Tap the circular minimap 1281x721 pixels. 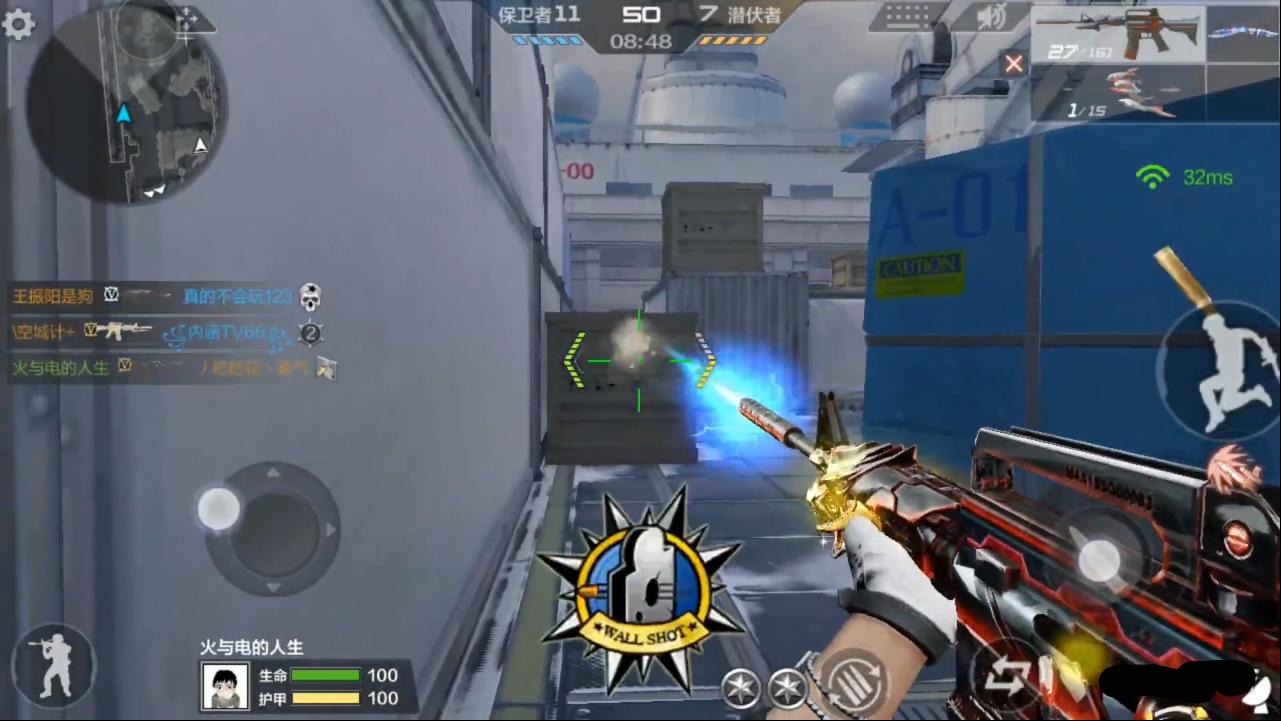tap(126, 104)
